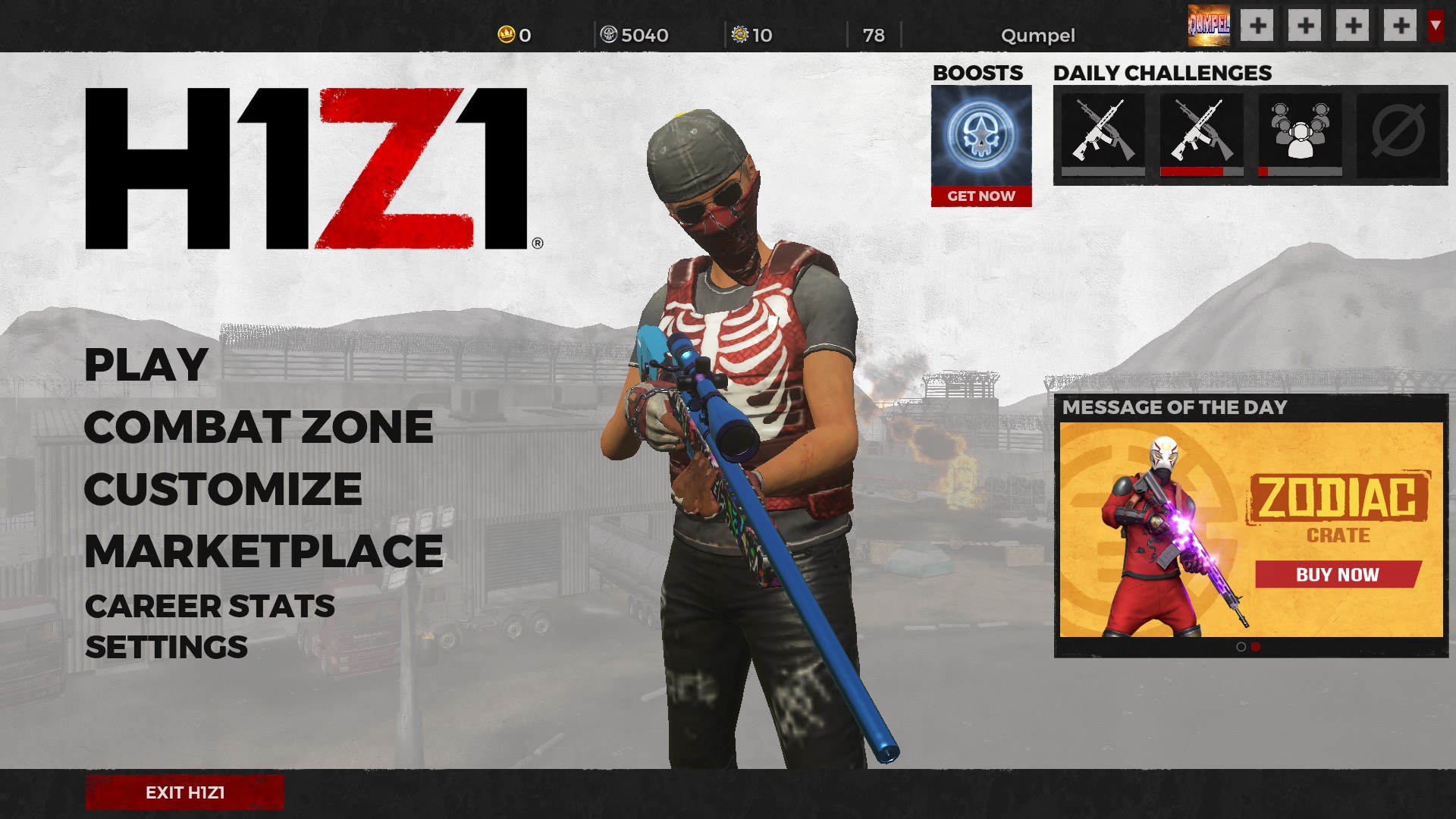Open the Qumpel profile avatar
The width and height of the screenshot is (1456, 819).
click(1209, 26)
